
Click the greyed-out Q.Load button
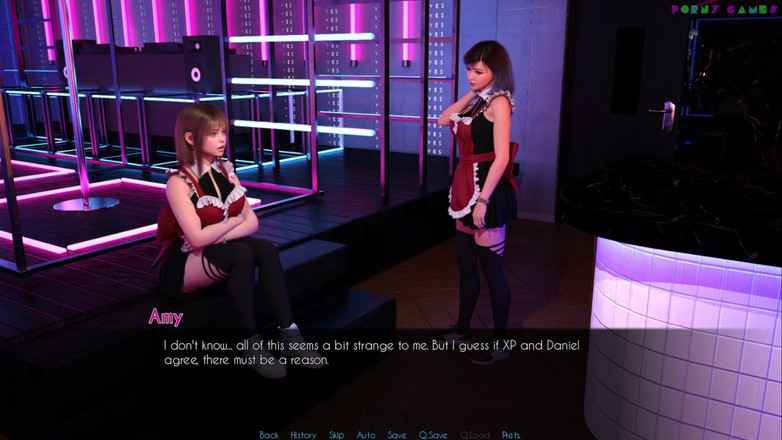475,435
